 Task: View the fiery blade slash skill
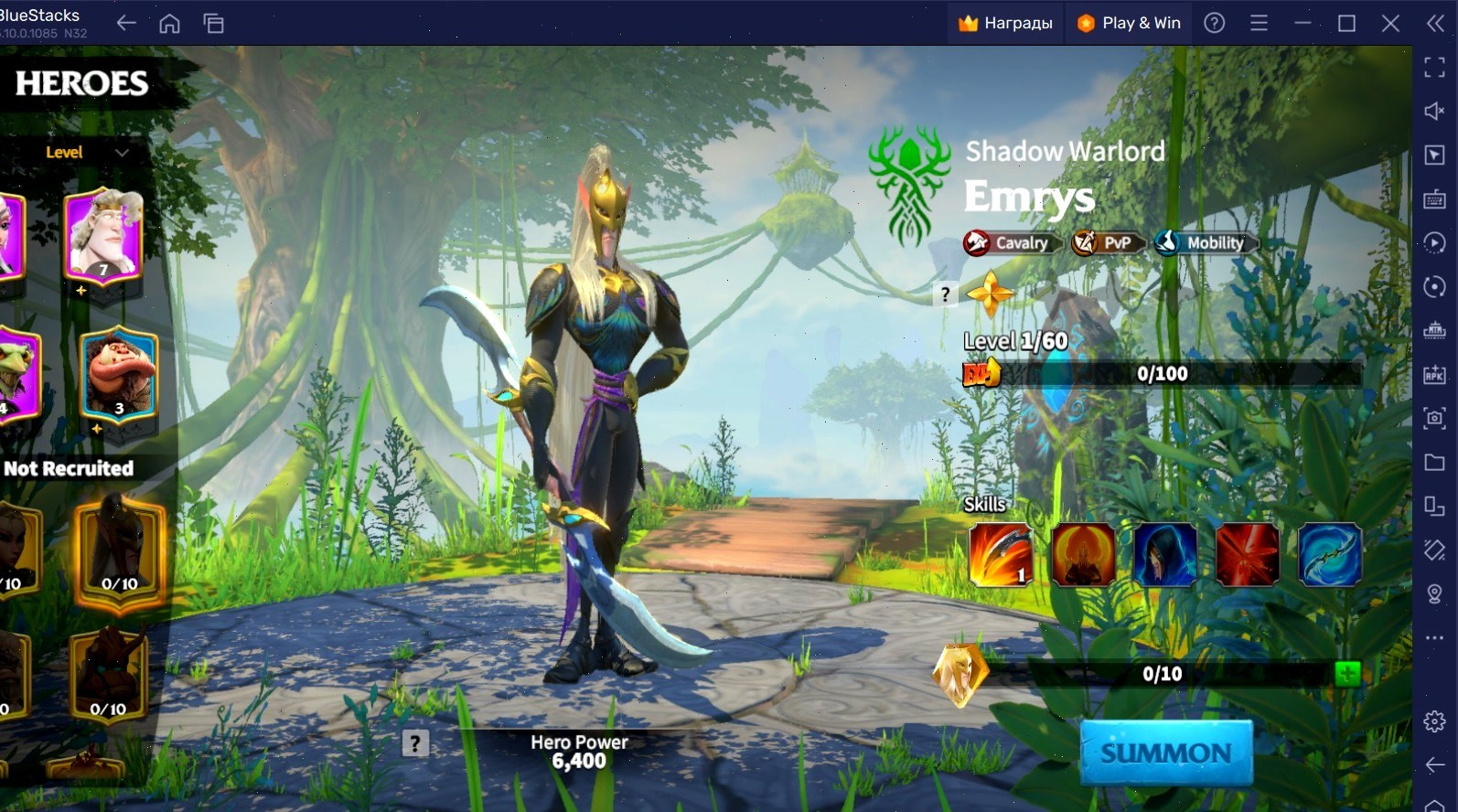coord(1001,554)
